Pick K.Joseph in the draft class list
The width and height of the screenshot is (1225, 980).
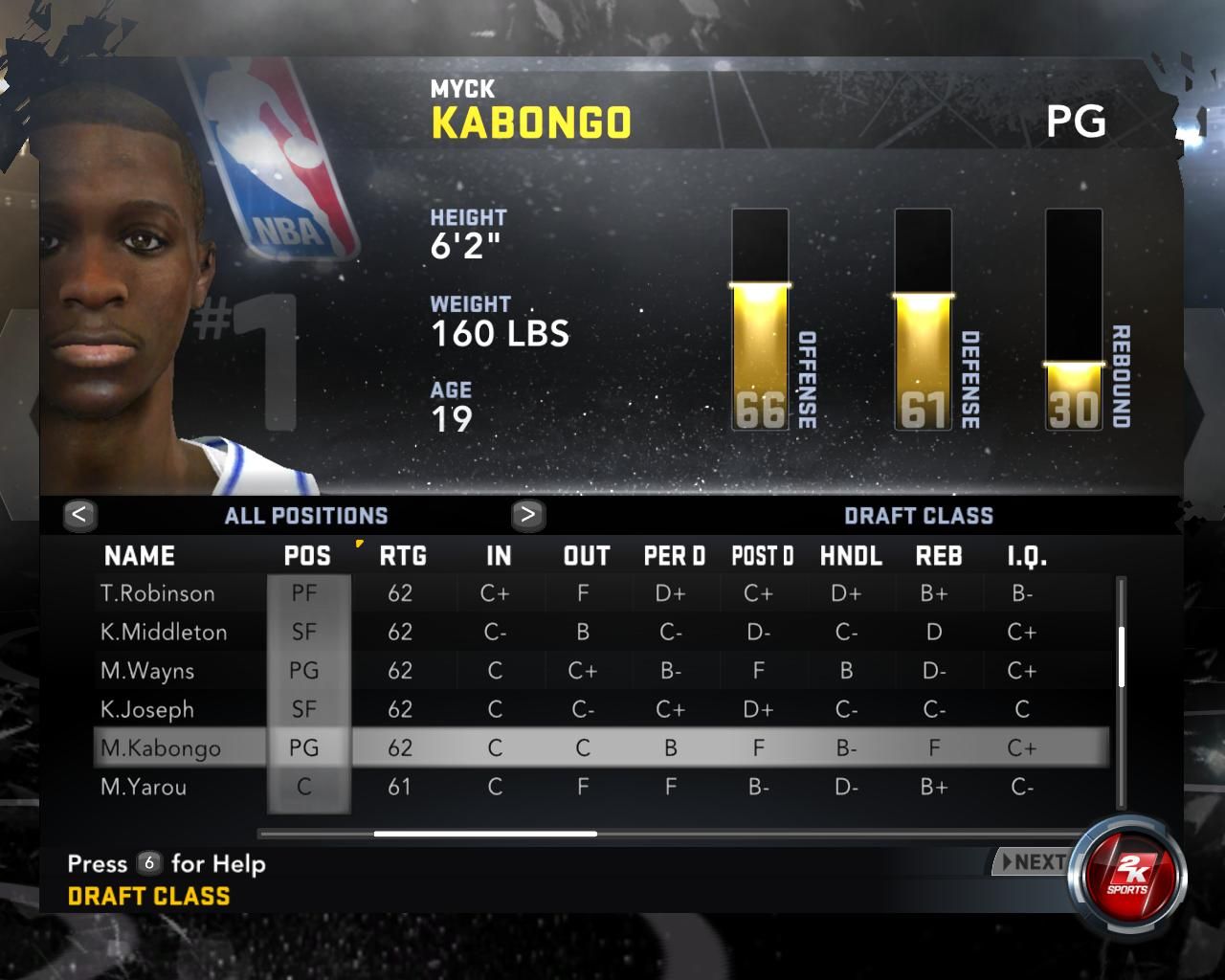(147, 710)
